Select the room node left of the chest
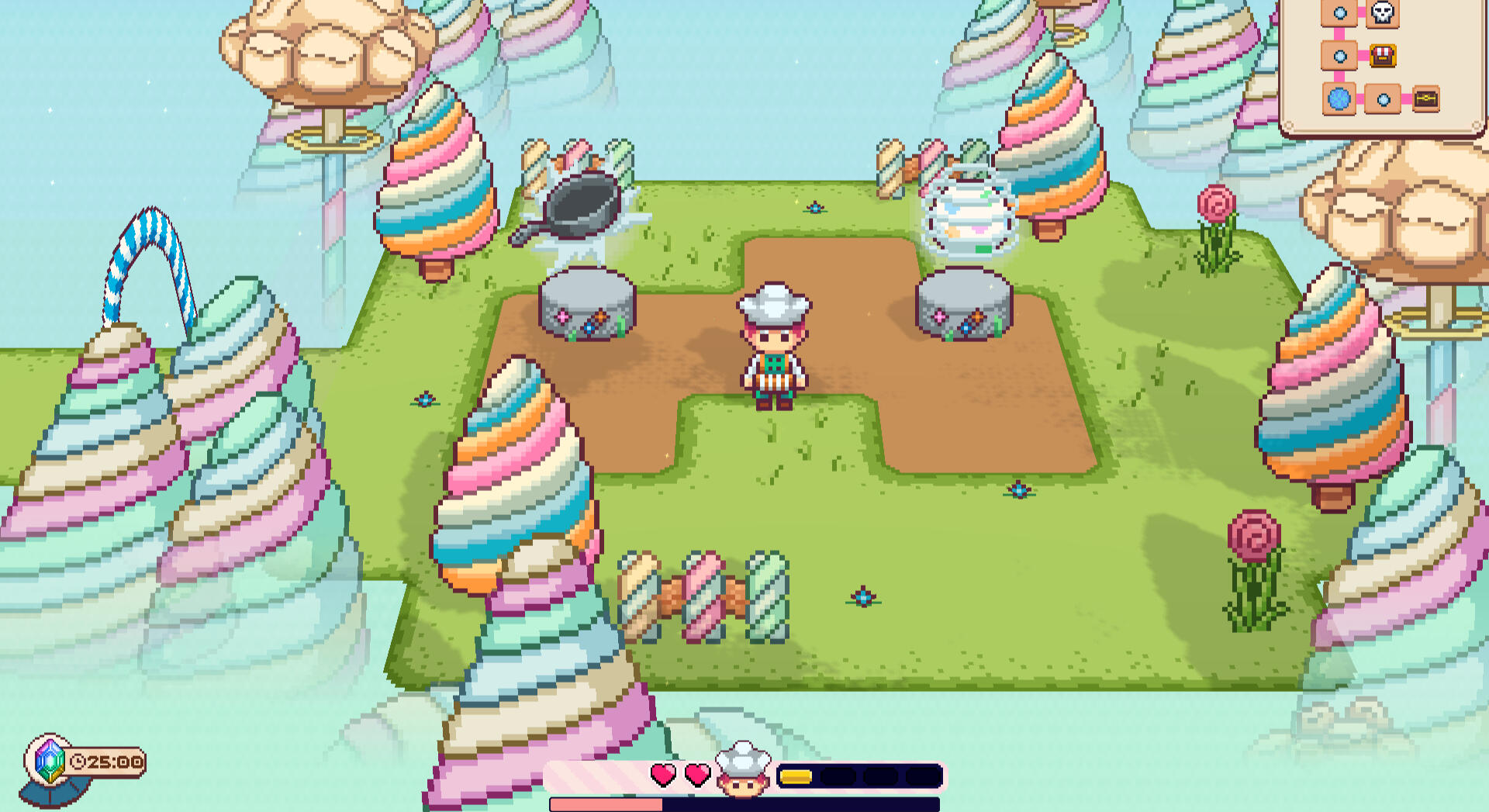The height and width of the screenshot is (812, 1489). pos(1383,99)
